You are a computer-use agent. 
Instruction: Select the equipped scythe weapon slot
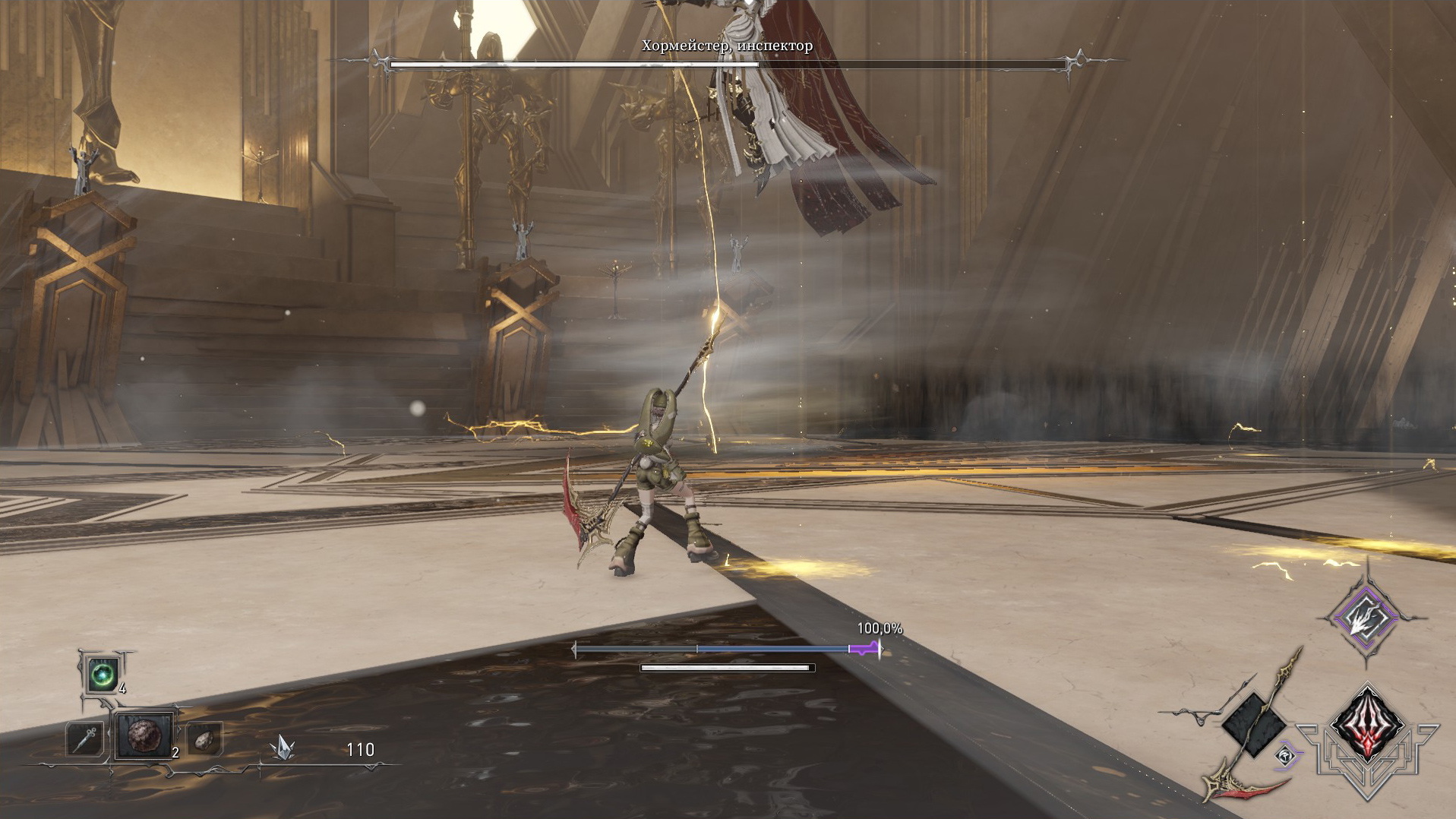click(x=1254, y=724)
